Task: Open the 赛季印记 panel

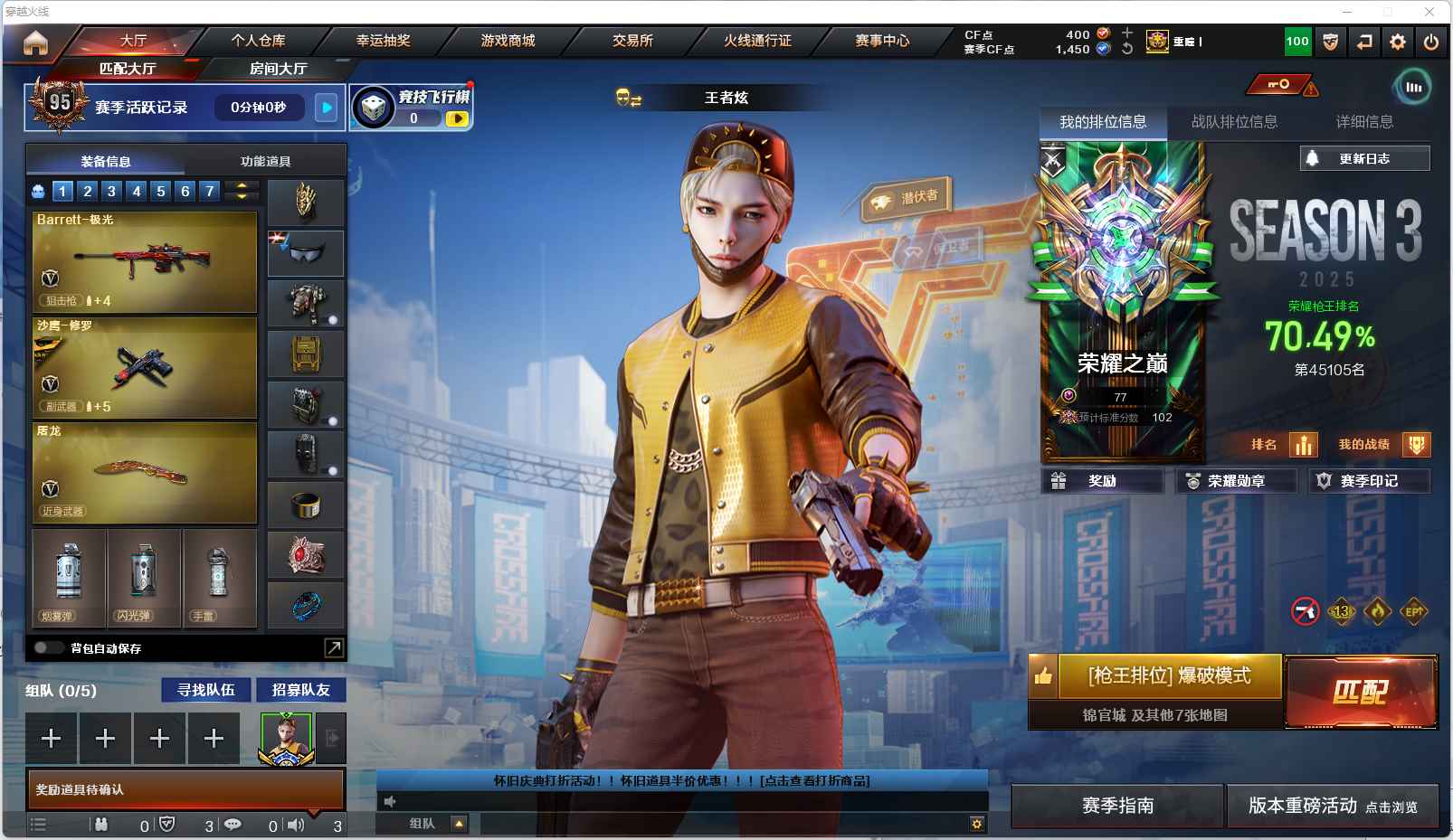Action: pos(1369,481)
